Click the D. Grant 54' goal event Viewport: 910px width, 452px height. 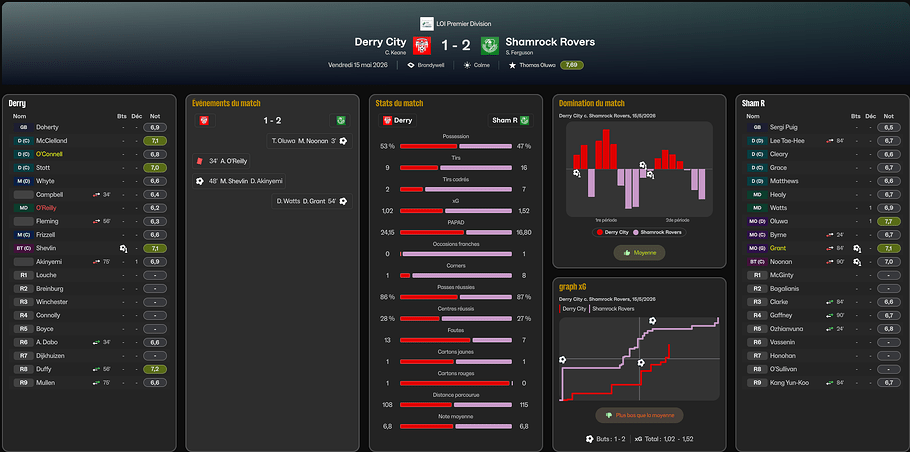click(x=308, y=201)
